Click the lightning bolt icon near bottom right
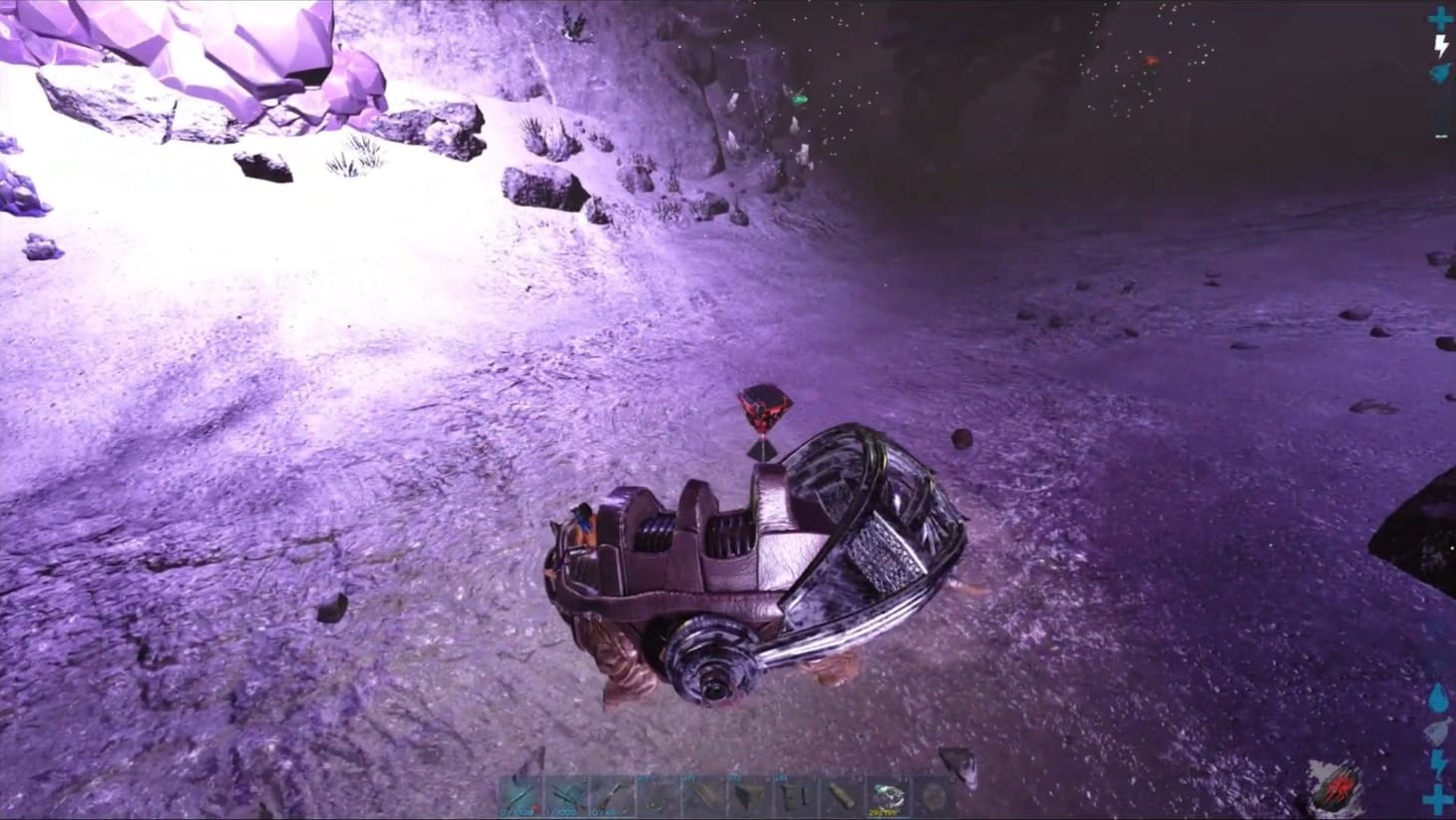The image size is (1456, 820). [1436, 761]
